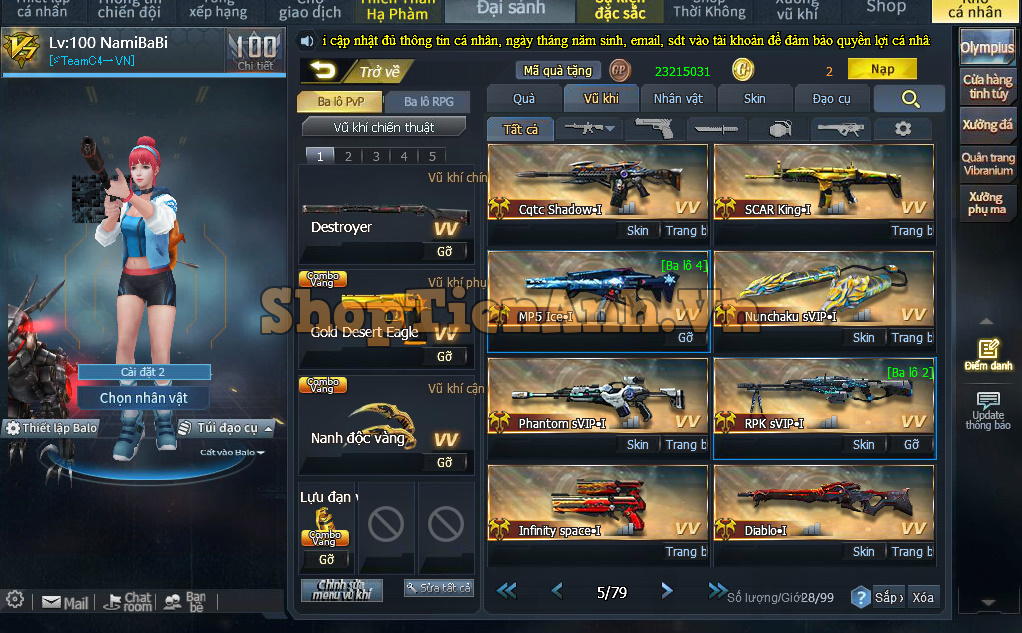1022x633 pixels.
Task: Click the yellow Nạp top-up button
Action: pos(882,69)
